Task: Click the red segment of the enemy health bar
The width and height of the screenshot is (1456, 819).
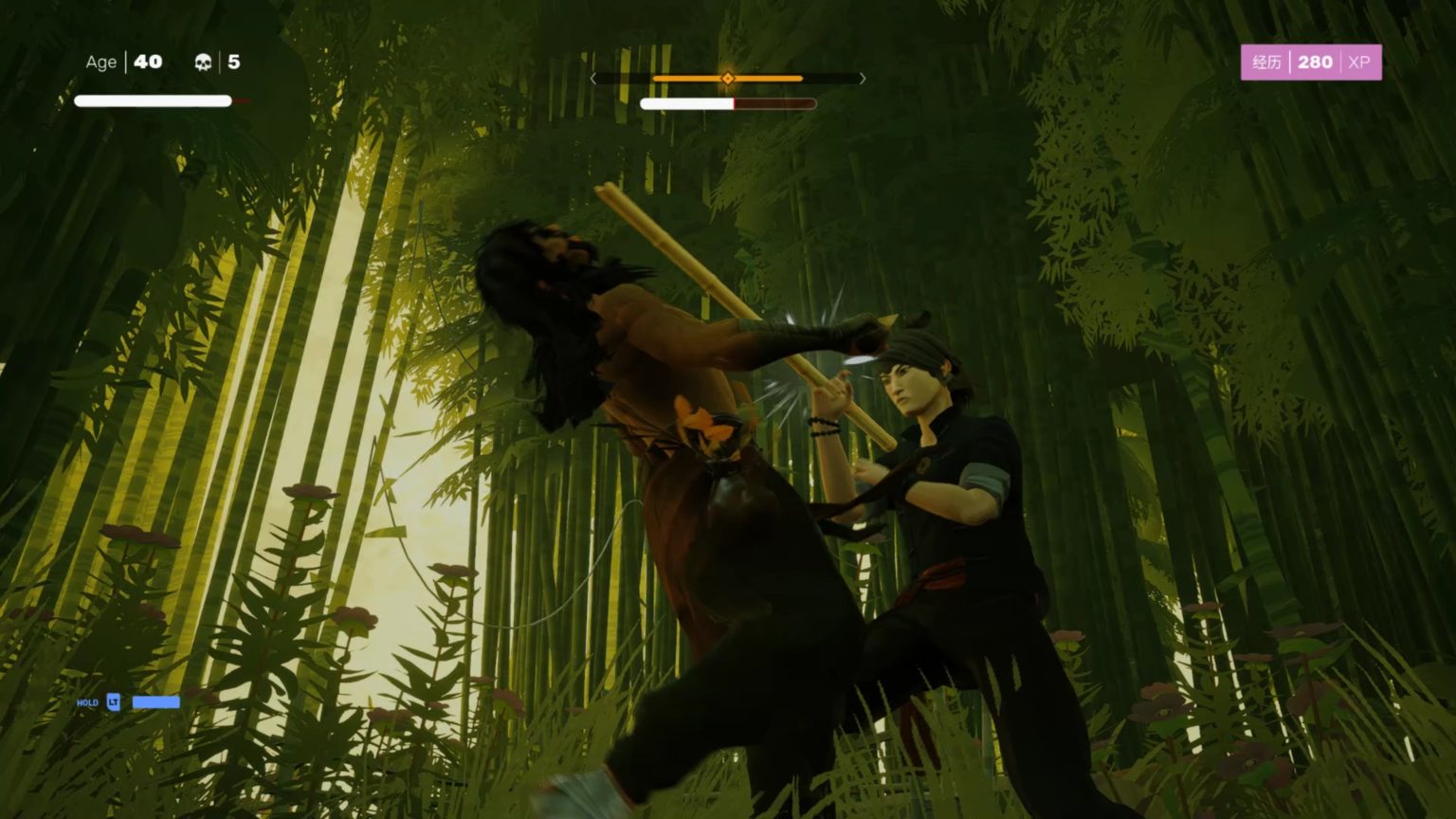Action: (775, 102)
